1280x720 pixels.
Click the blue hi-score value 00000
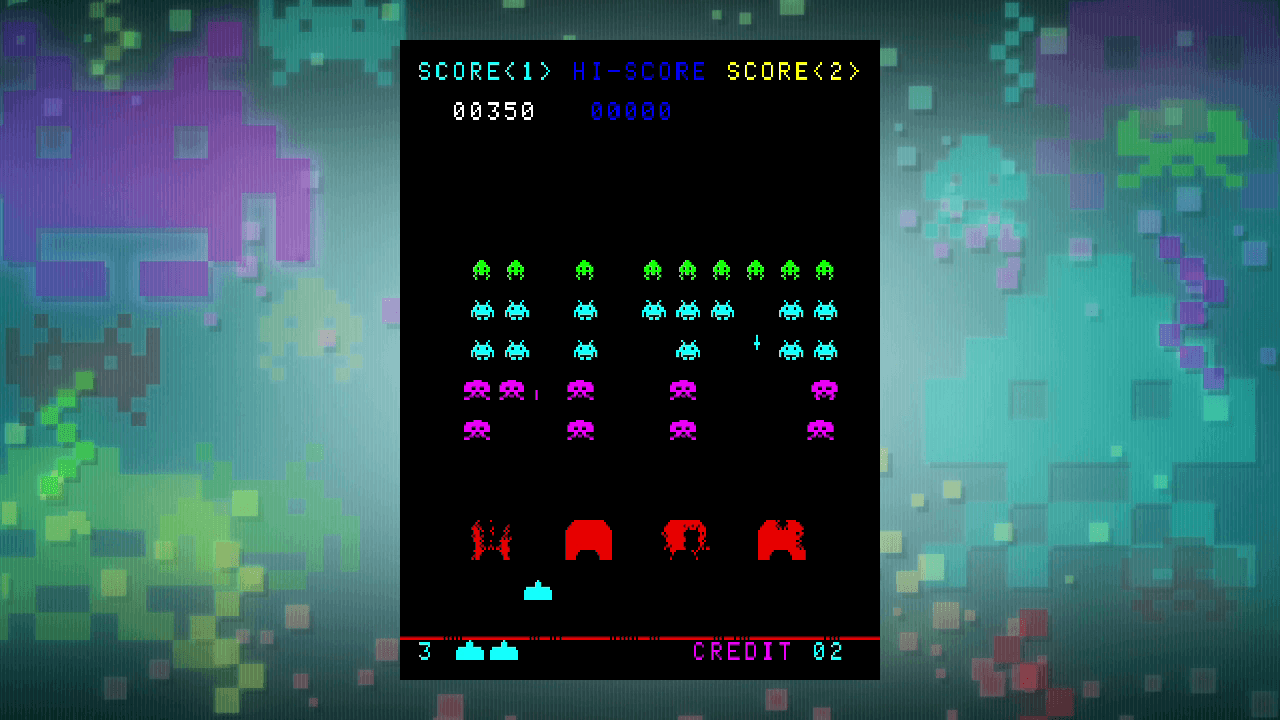pos(630,112)
